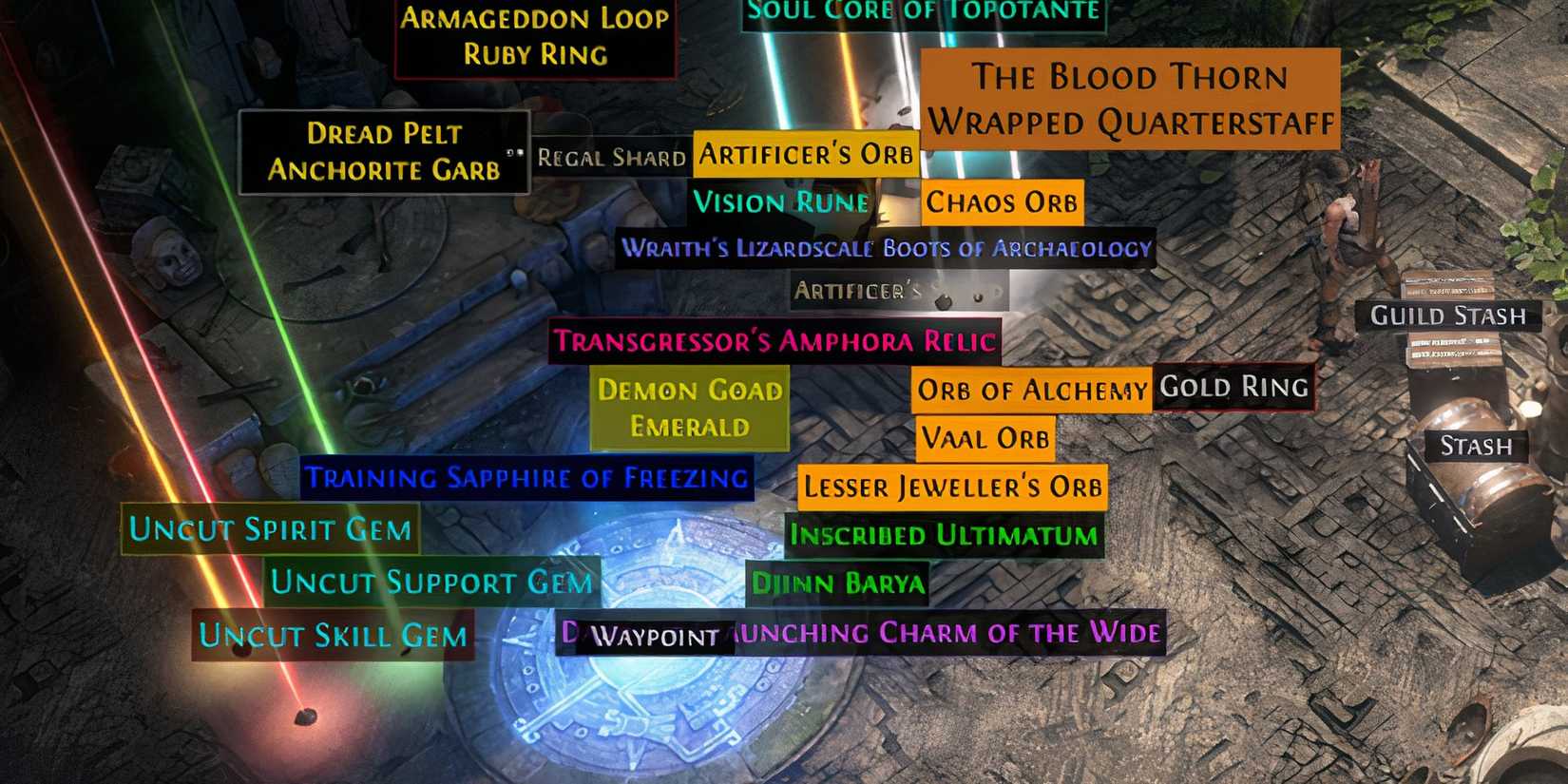This screenshot has width=1568, height=784.
Task: Pick up the Regal Shard
Action: click(x=611, y=158)
